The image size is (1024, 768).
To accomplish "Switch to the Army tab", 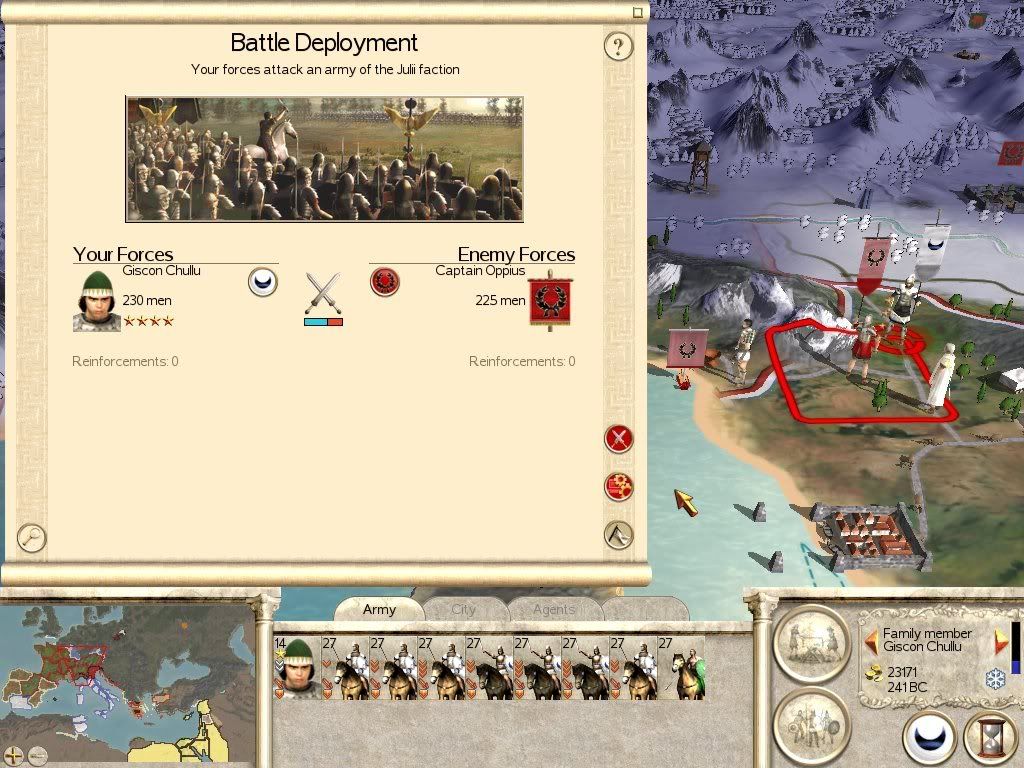I will point(379,609).
